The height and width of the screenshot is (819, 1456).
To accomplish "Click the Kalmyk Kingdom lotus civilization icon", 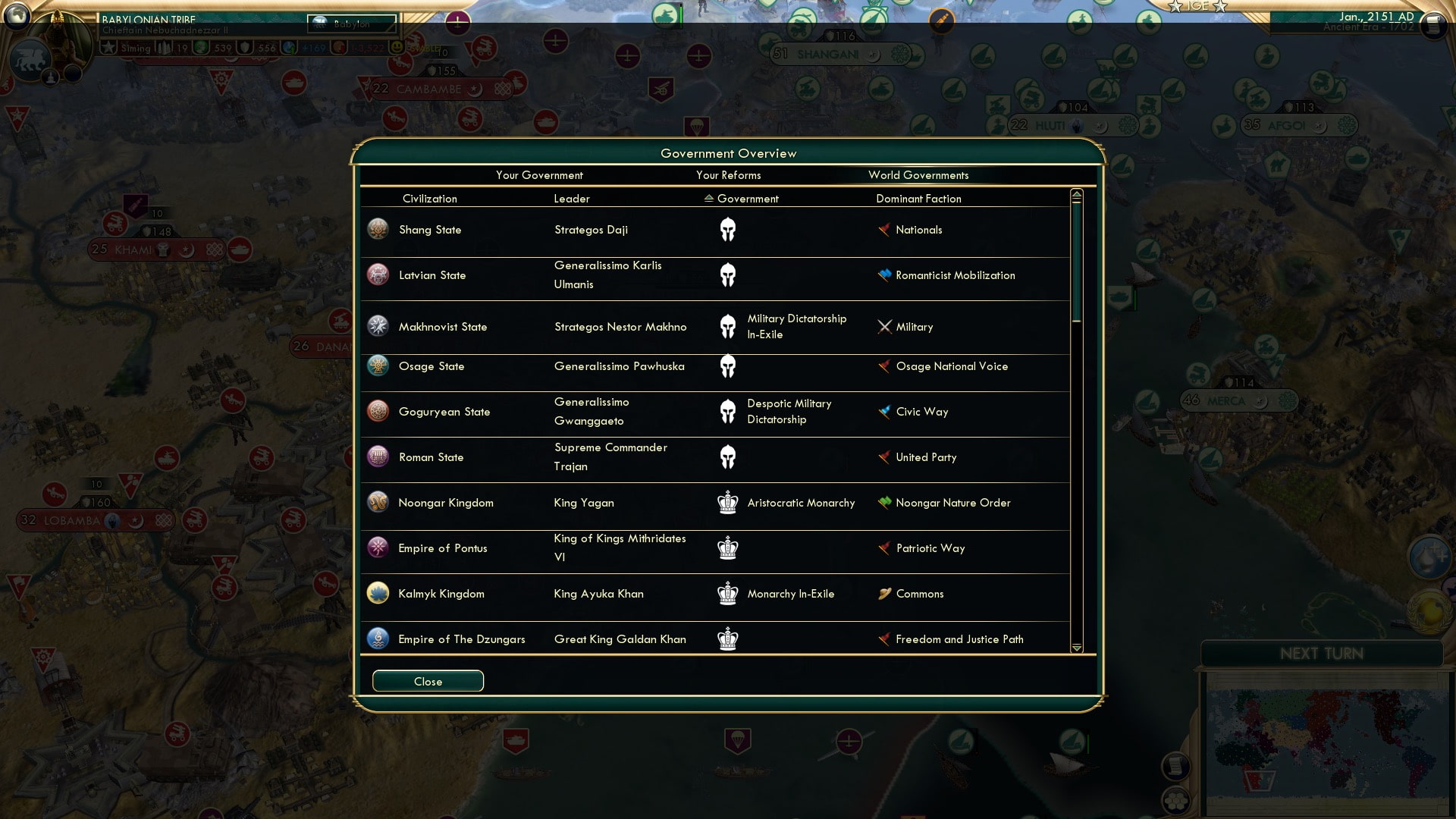I will (x=377, y=594).
